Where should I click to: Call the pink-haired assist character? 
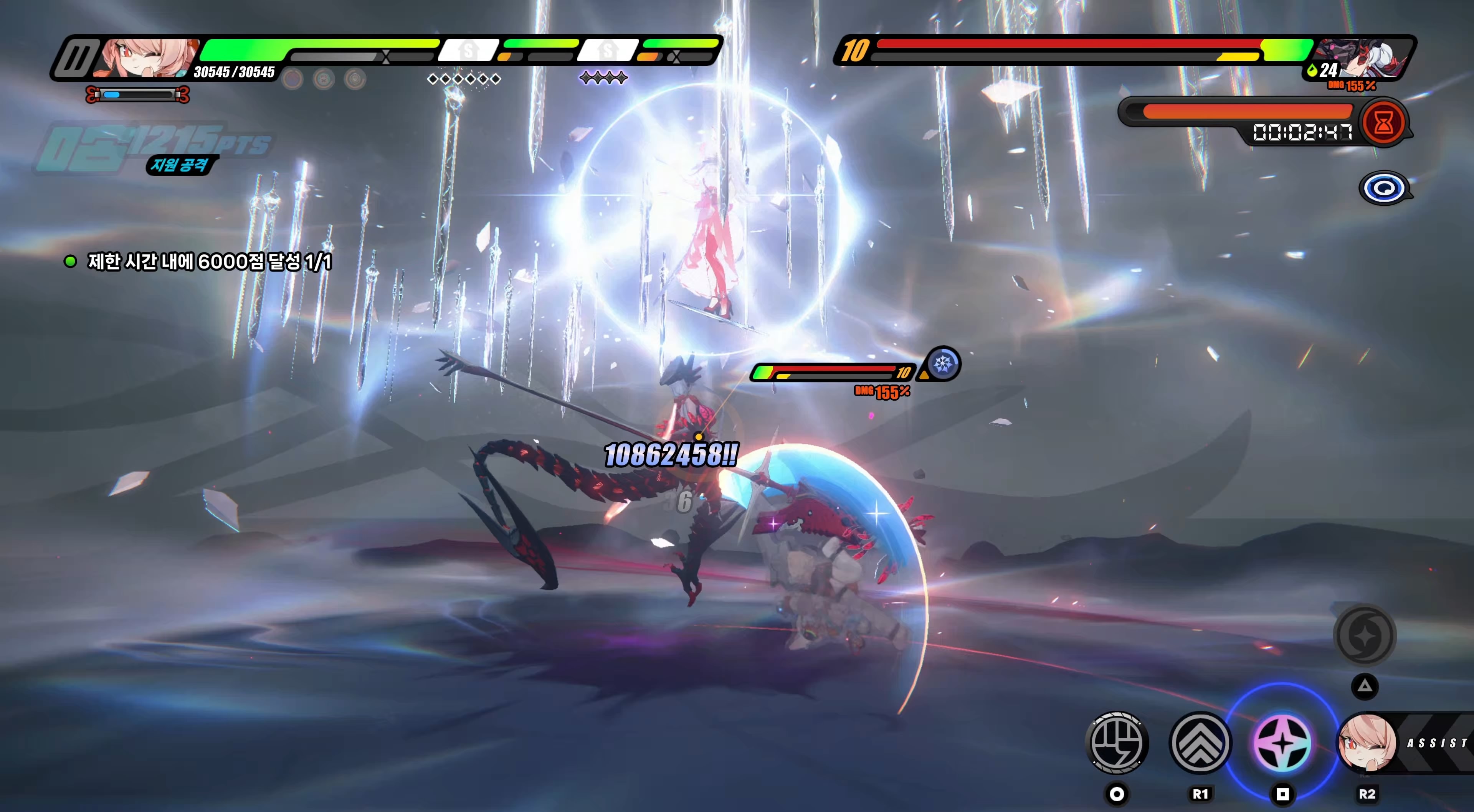tap(1368, 743)
